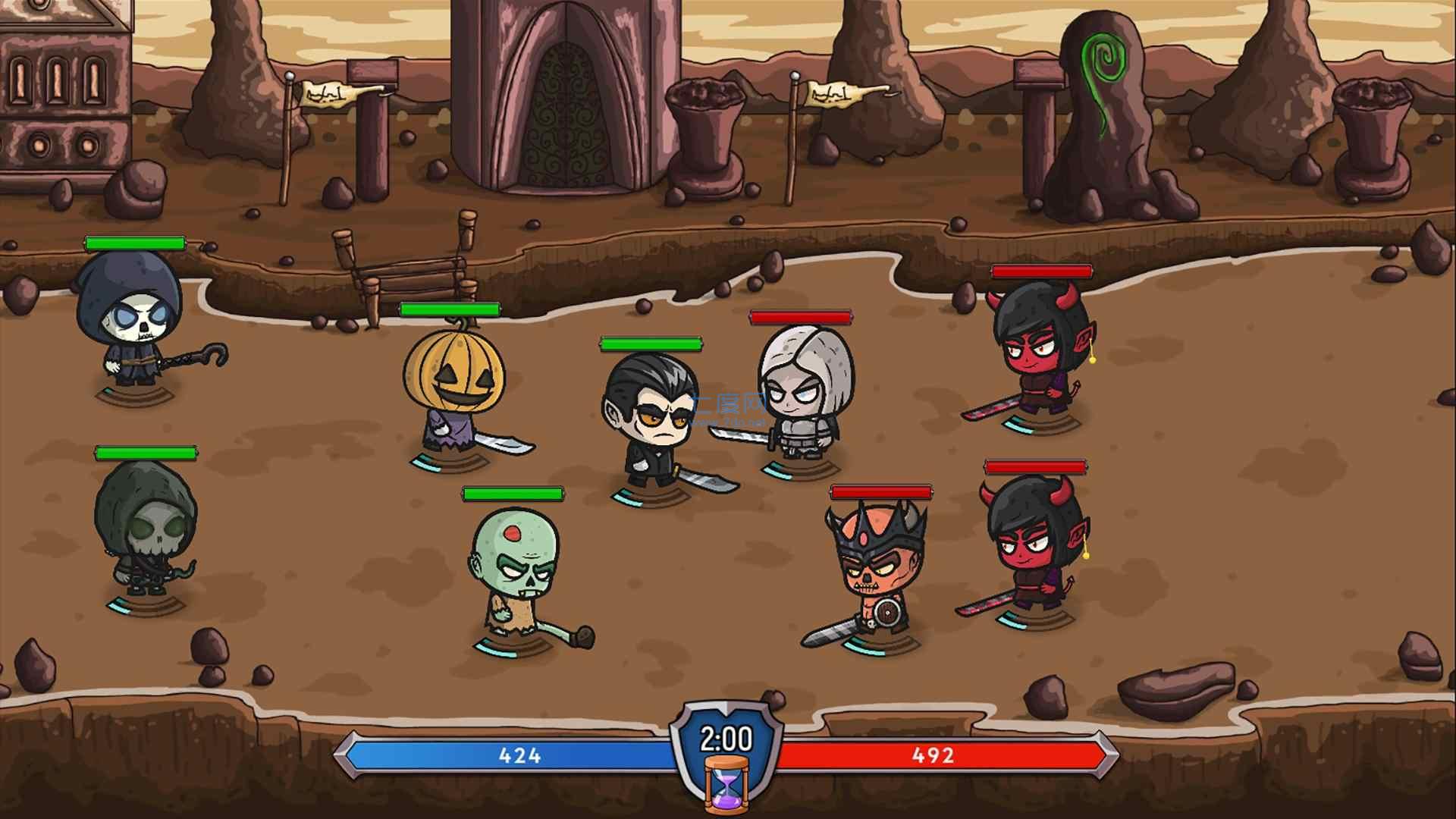Click the hourglass below the timer shield
1456x819 pixels.
(726, 785)
